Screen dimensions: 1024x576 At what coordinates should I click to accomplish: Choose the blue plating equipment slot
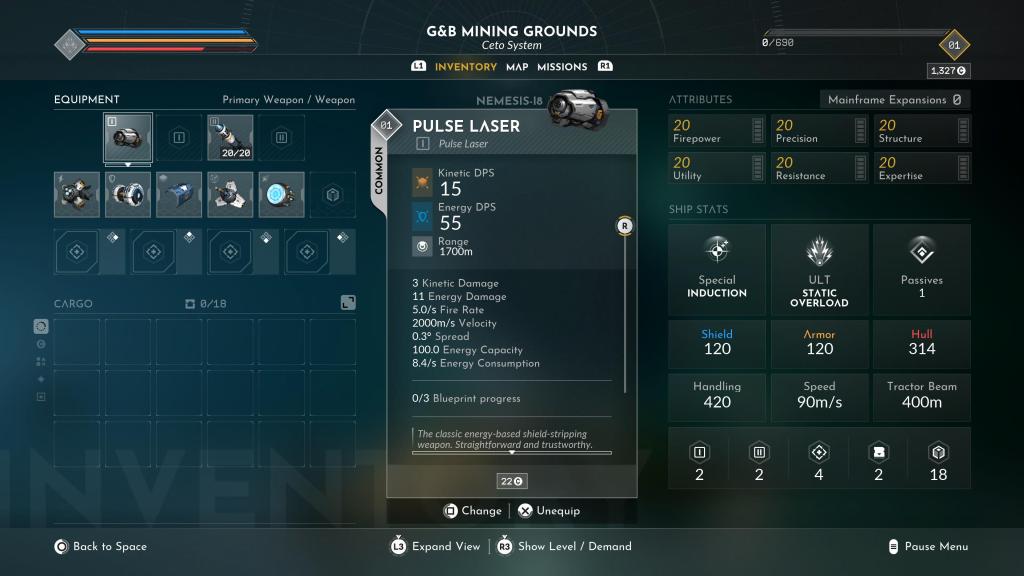[x=179, y=194]
